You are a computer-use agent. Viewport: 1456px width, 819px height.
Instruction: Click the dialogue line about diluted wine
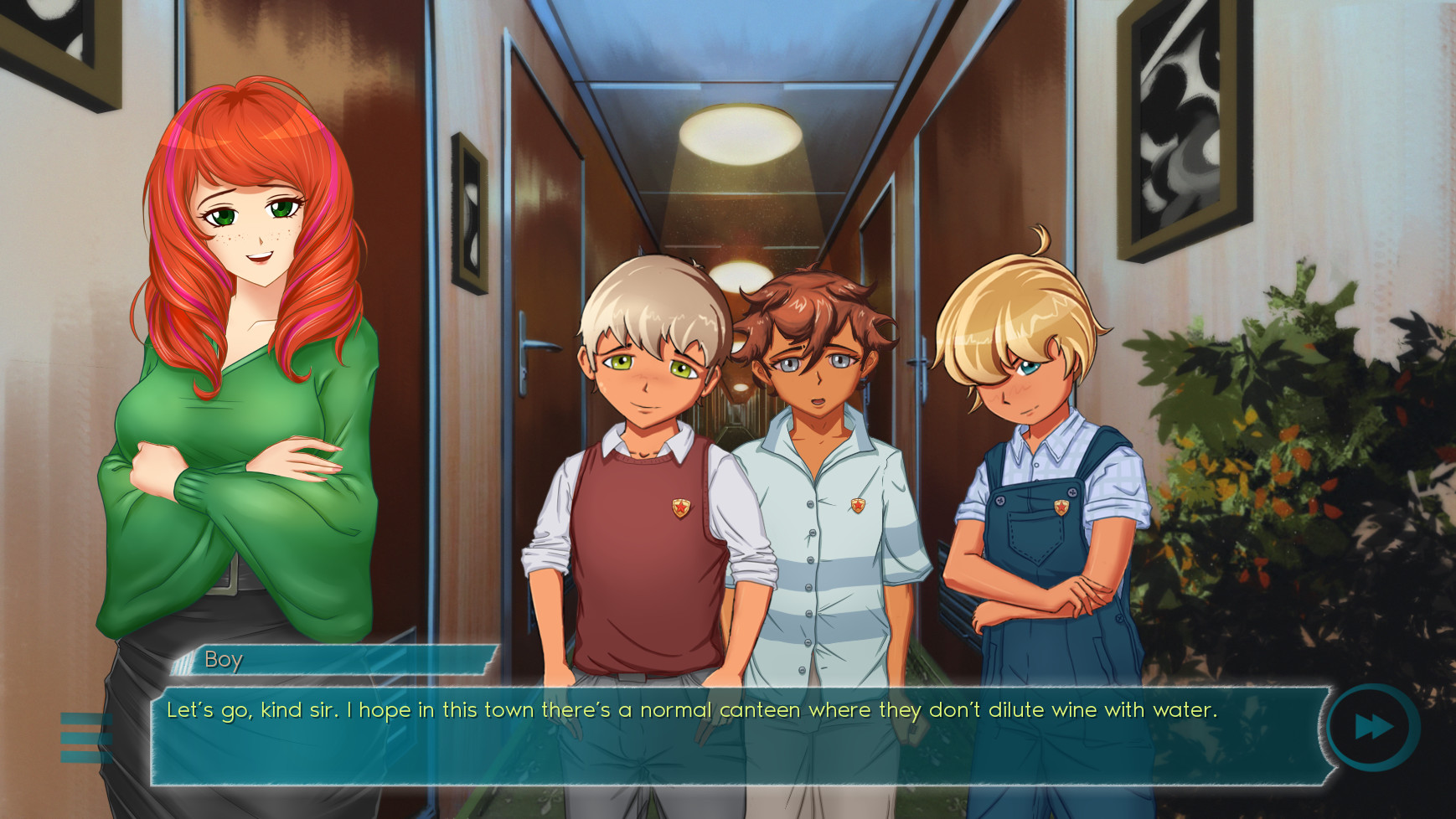click(692, 710)
